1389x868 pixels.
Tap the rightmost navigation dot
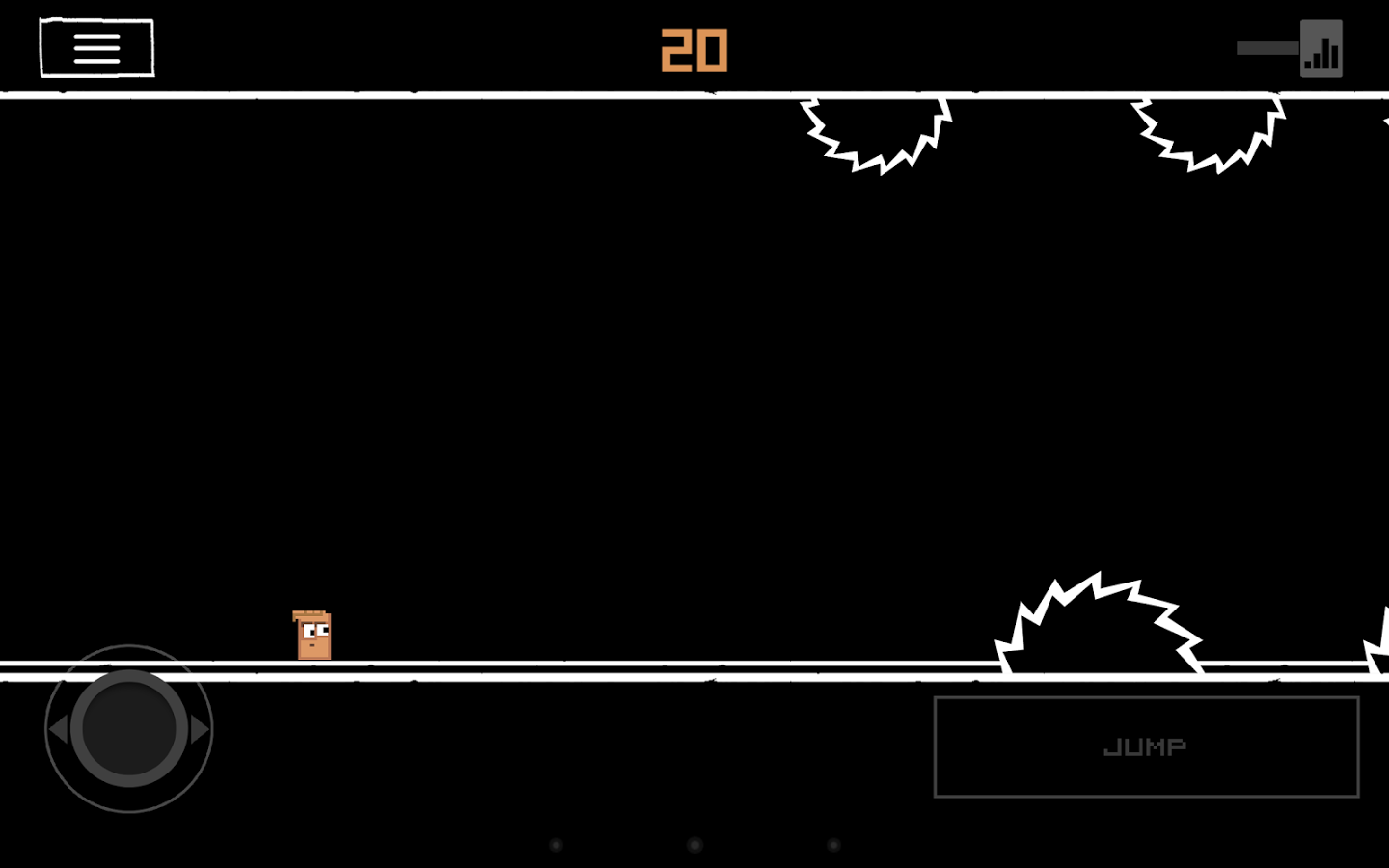click(832, 844)
